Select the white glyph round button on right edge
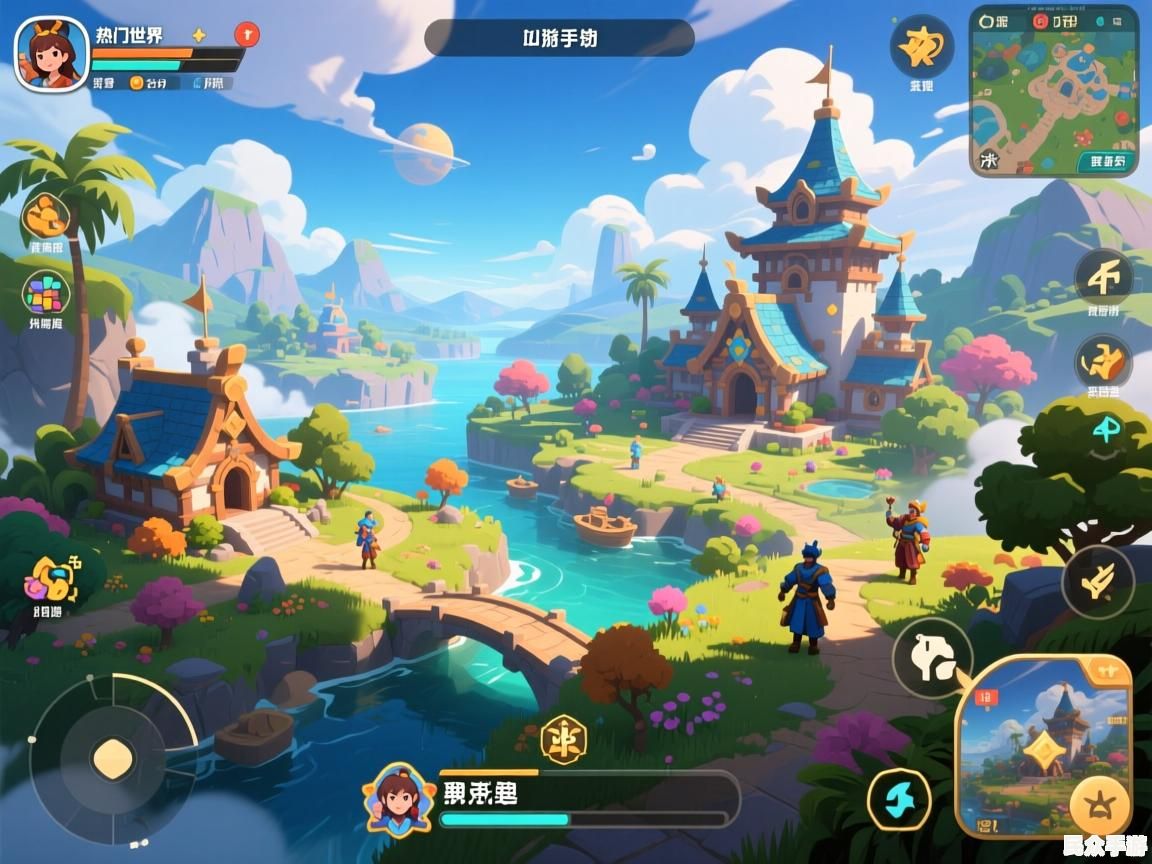Image resolution: width=1152 pixels, height=864 pixels. point(1104,277)
